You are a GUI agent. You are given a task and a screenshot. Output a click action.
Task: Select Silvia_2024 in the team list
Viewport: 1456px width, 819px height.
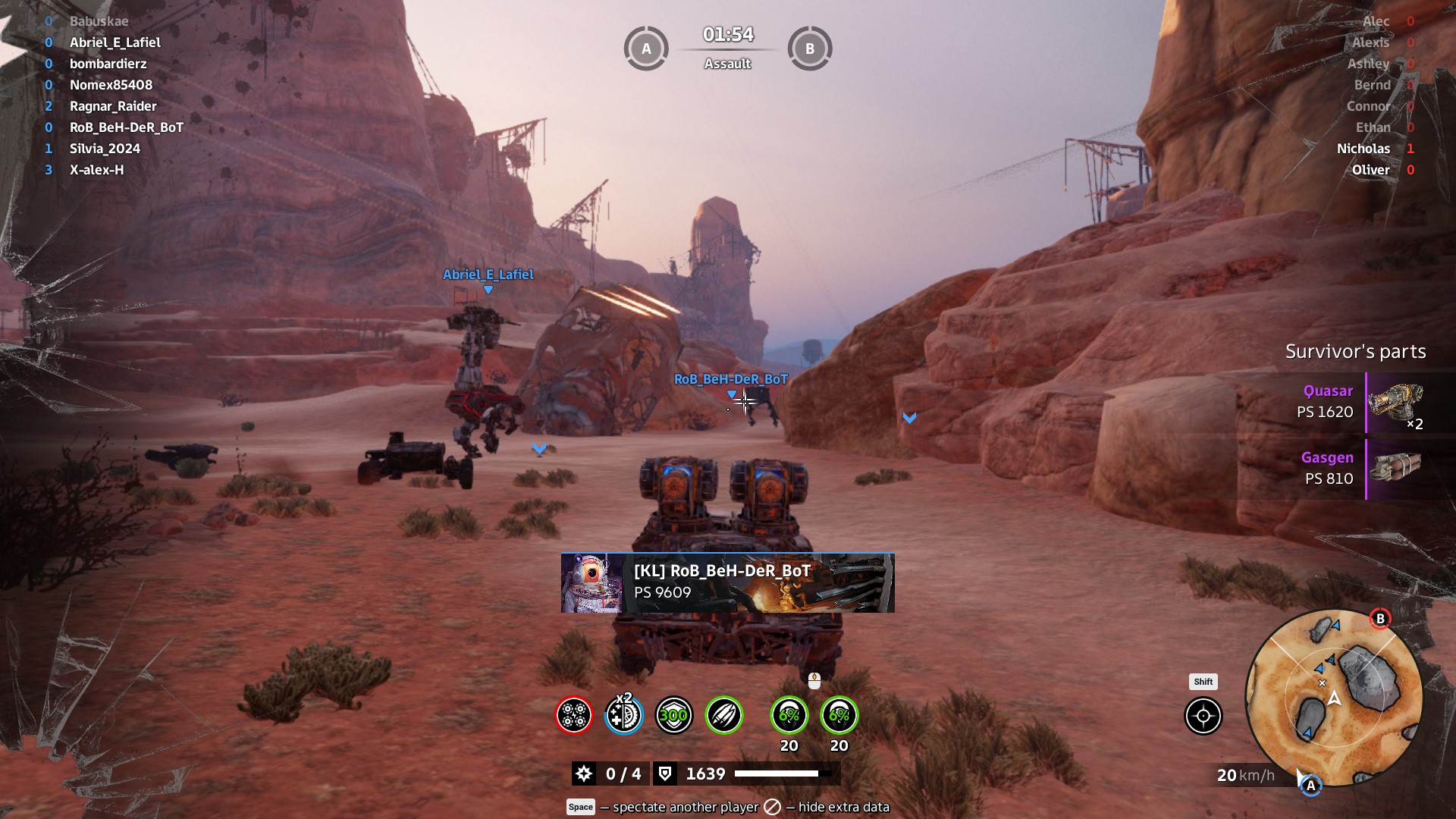click(105, 149)
